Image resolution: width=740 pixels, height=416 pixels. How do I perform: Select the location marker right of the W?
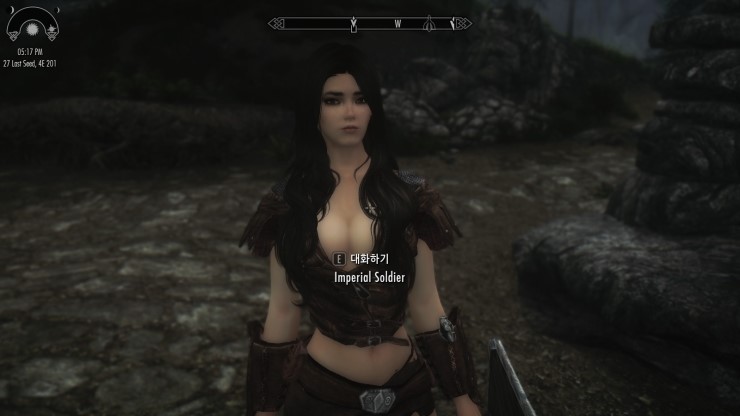coord(429,23)
